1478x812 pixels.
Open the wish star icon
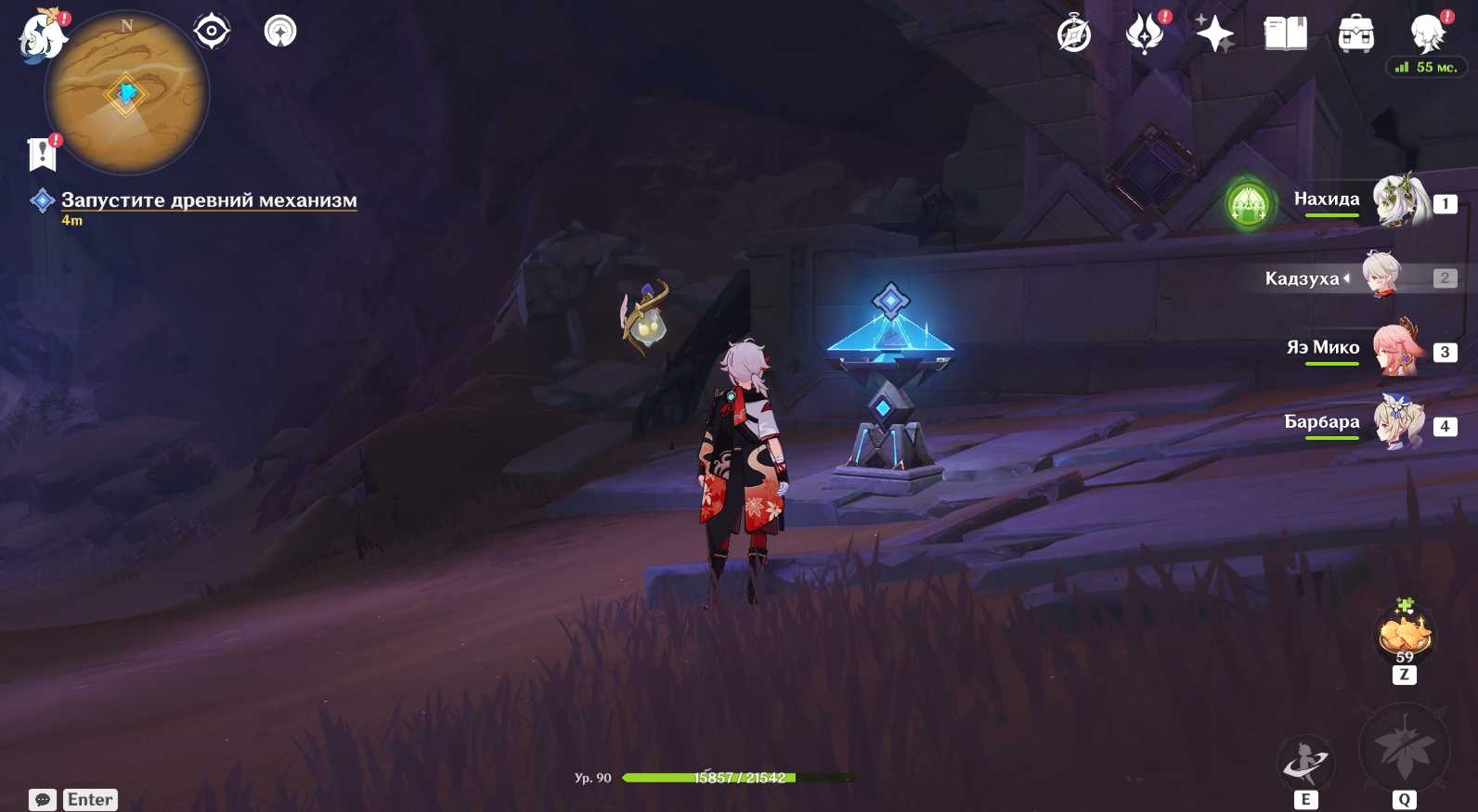click(1214, 34)
